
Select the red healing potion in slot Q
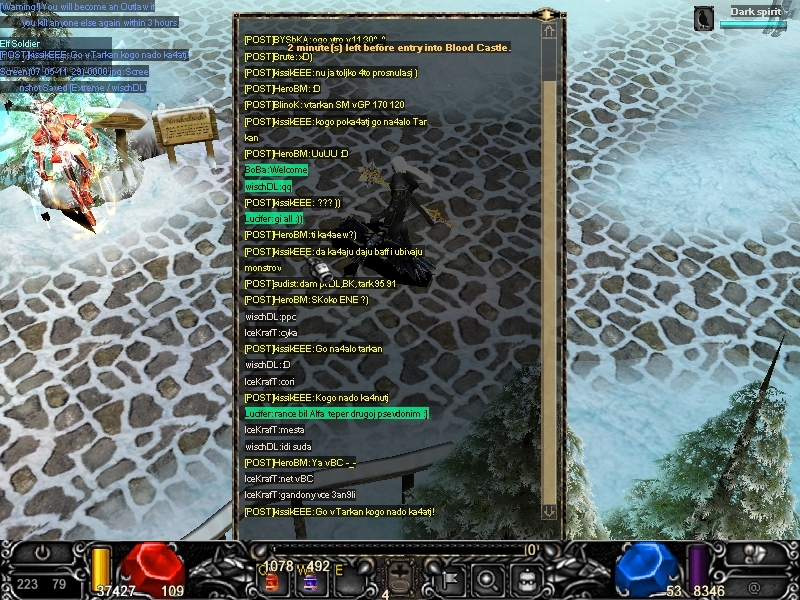coord(273,582)
